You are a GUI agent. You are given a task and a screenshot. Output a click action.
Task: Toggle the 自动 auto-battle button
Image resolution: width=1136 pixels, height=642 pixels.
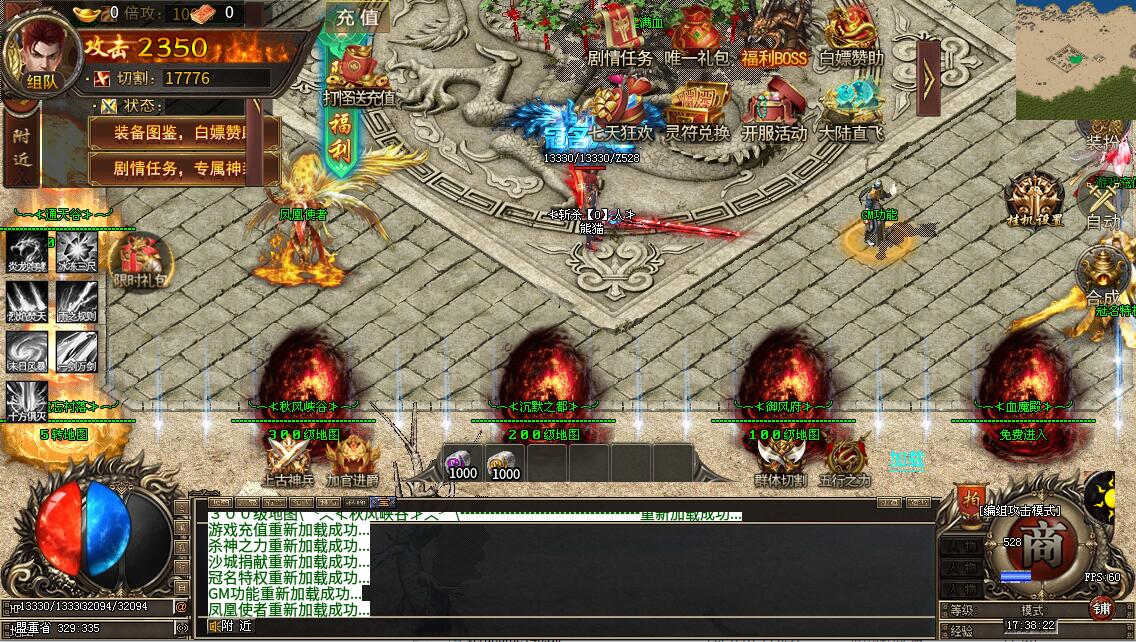pos(1103,203)
